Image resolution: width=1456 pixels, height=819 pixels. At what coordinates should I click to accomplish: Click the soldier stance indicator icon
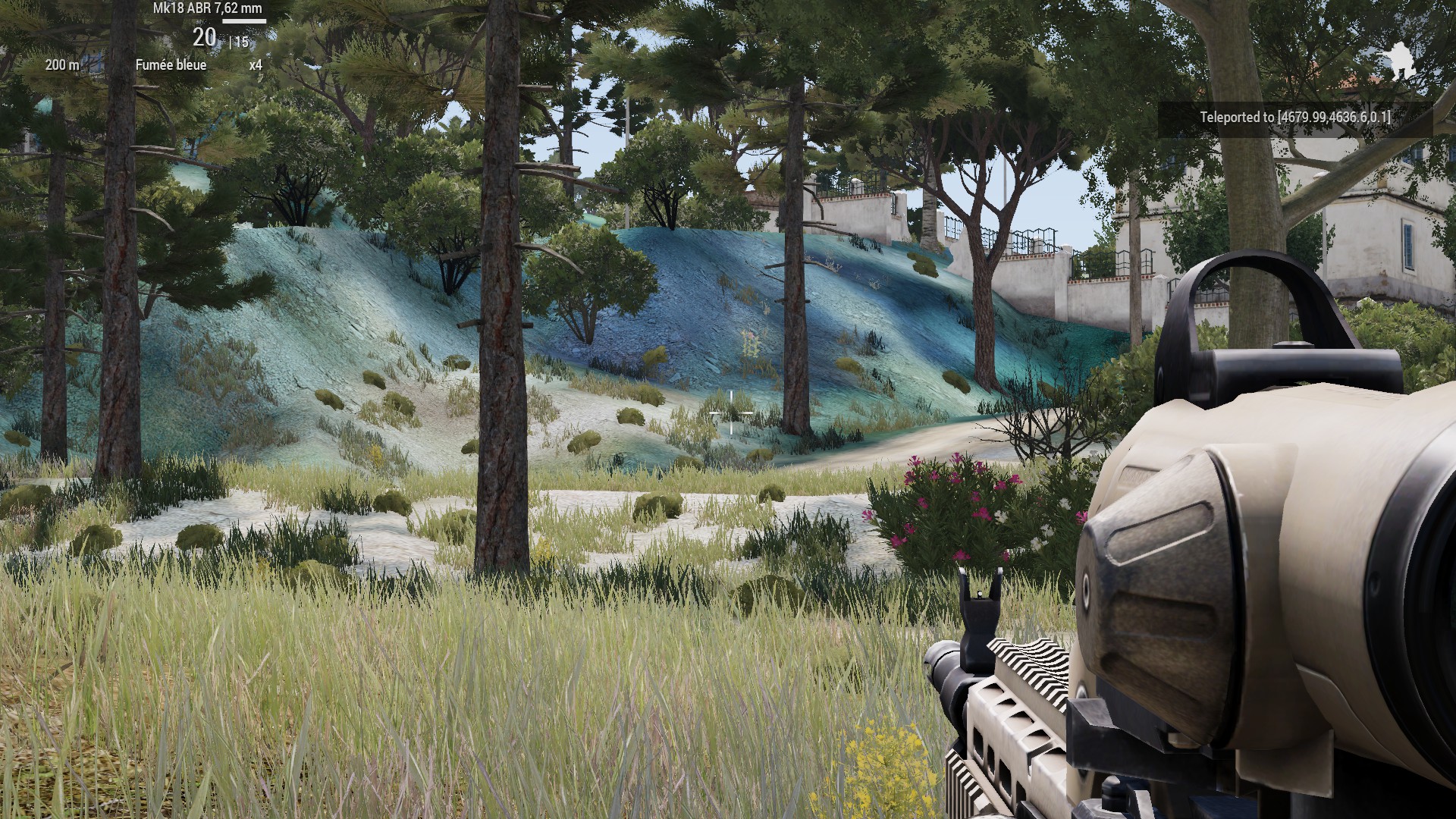1401,59
